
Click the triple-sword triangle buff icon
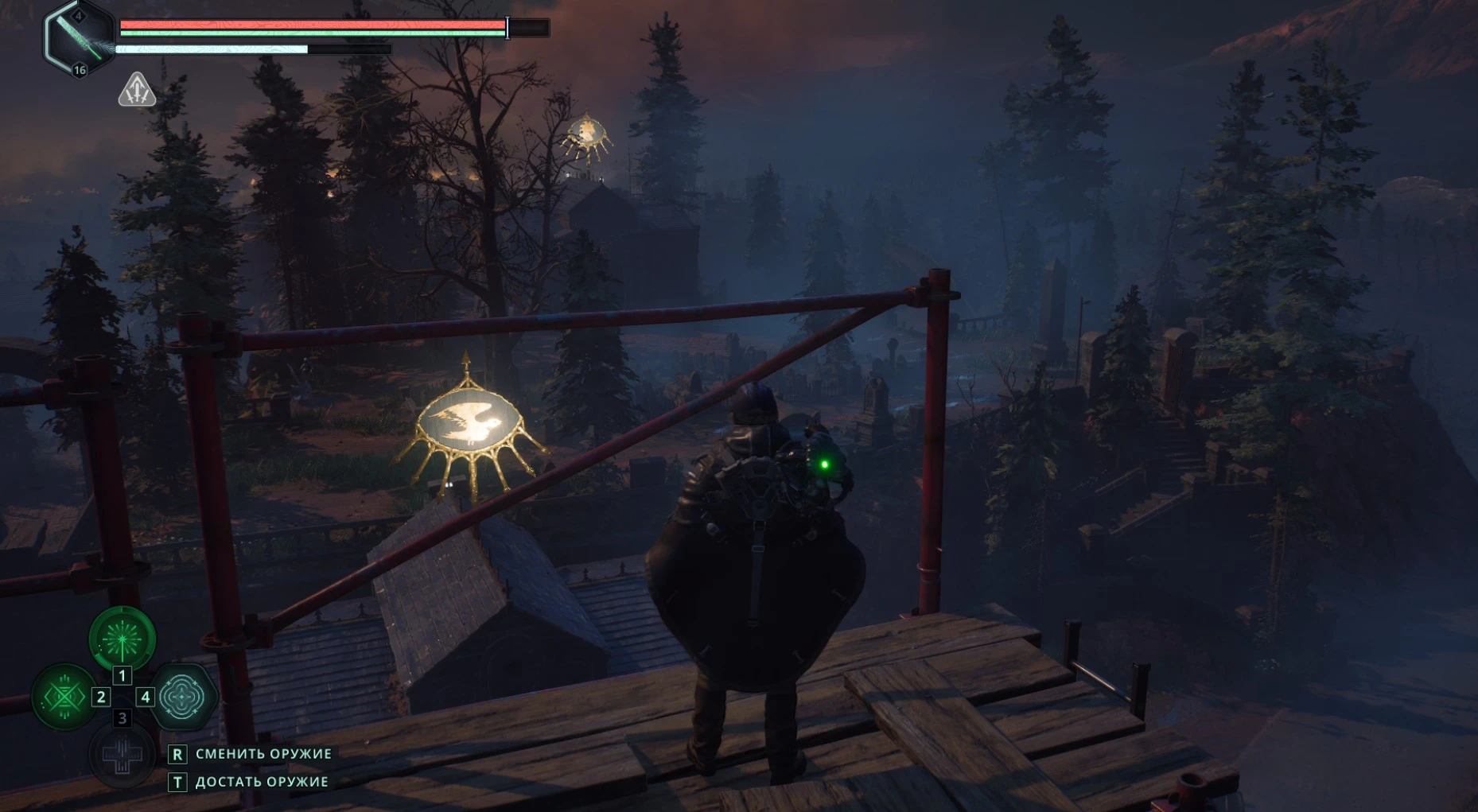click(x=137, y=90)
